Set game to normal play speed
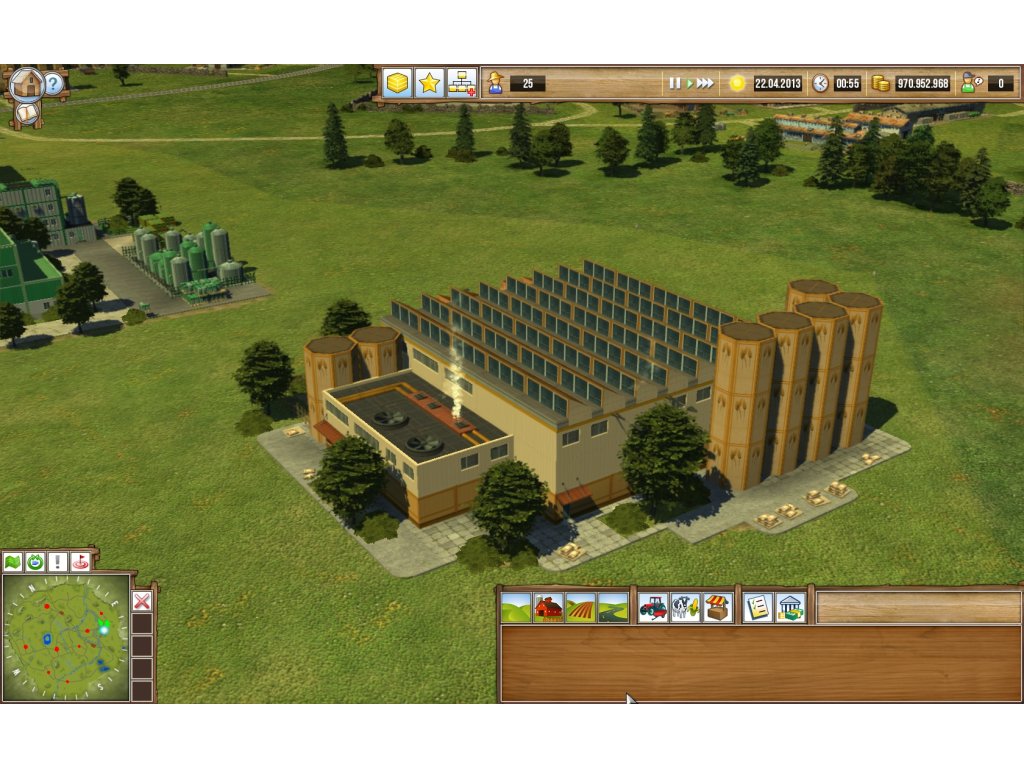Screen dimensions: 1024x768 [688, 83]
